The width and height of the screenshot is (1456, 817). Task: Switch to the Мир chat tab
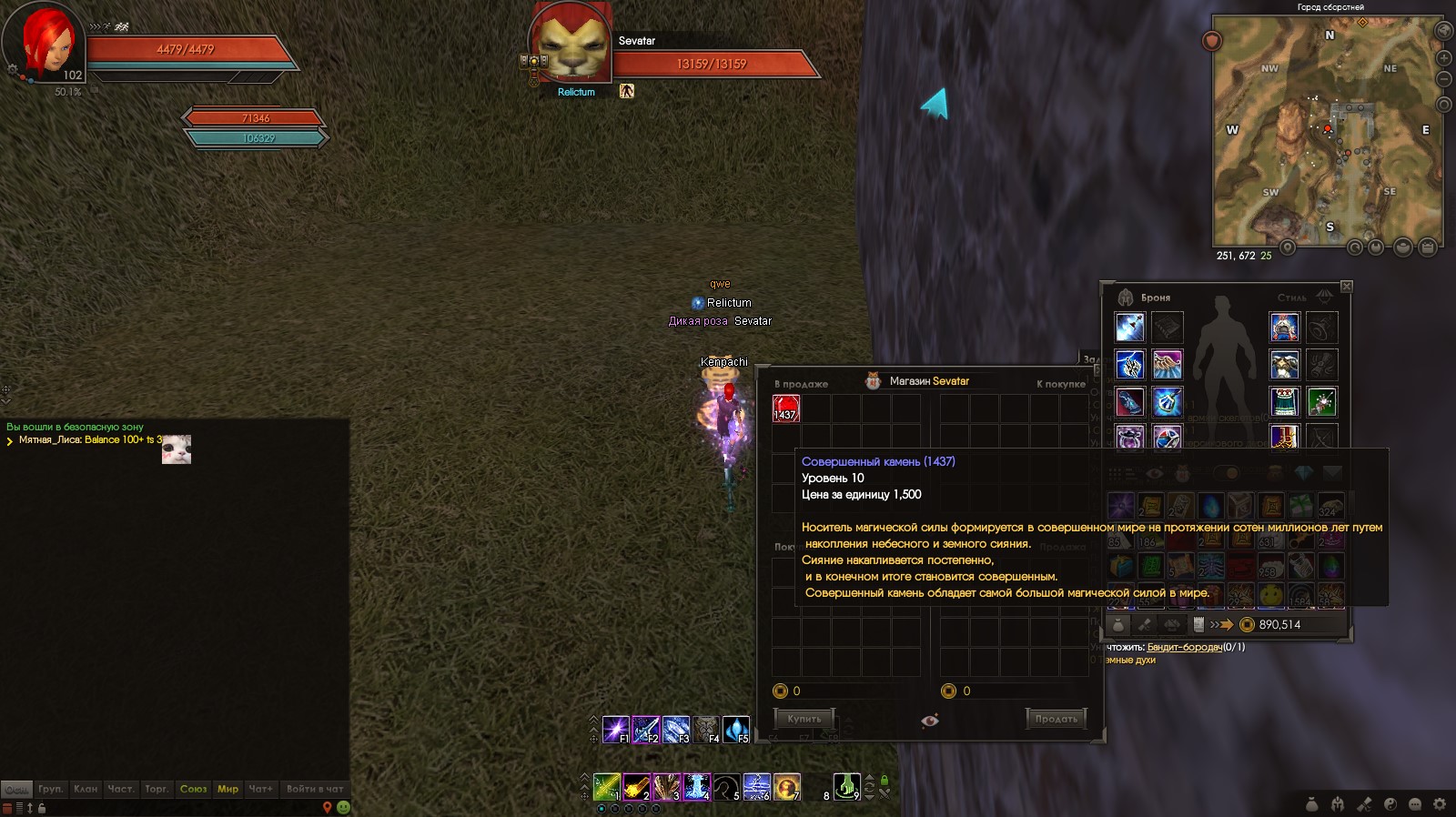227,789
